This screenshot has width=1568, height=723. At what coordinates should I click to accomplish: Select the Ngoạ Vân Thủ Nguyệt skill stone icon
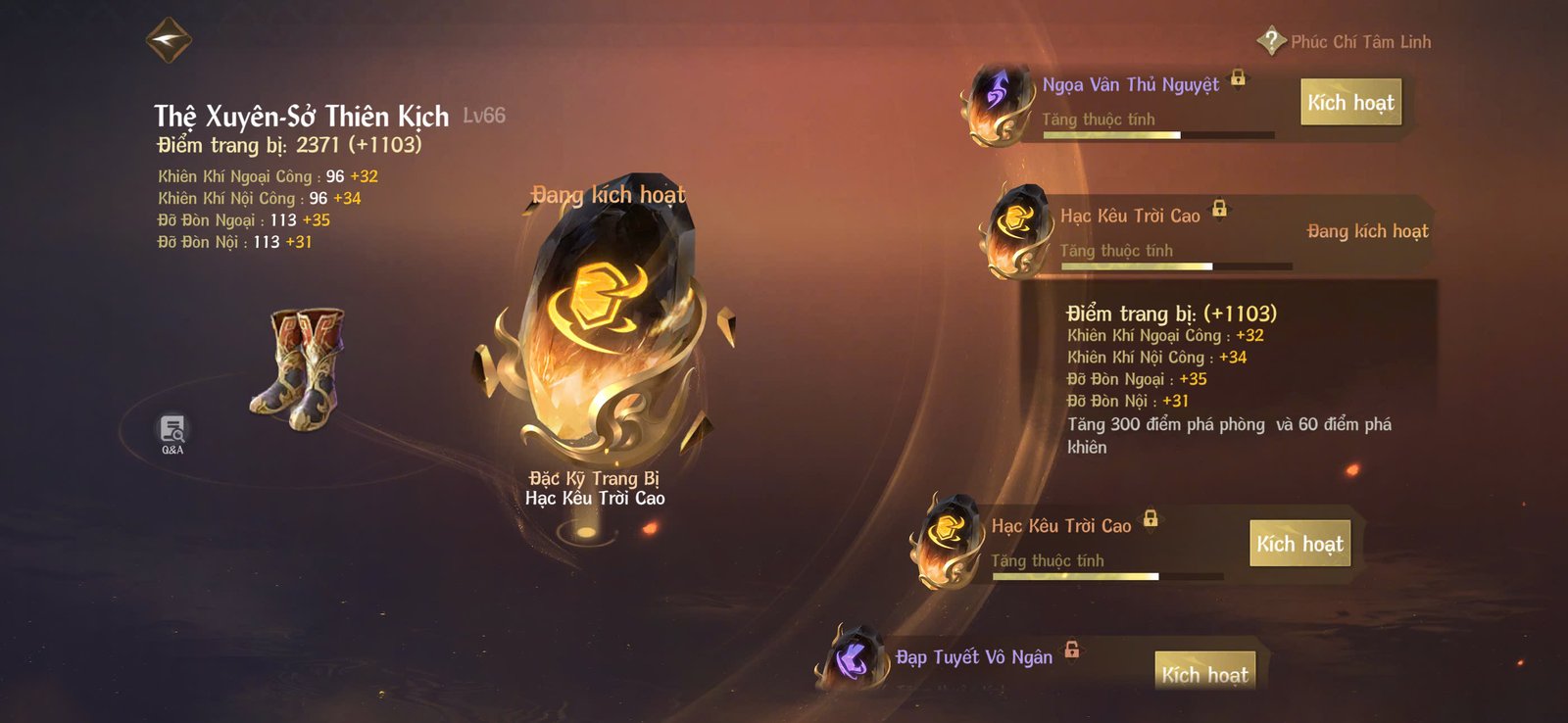tap(998, 102)
